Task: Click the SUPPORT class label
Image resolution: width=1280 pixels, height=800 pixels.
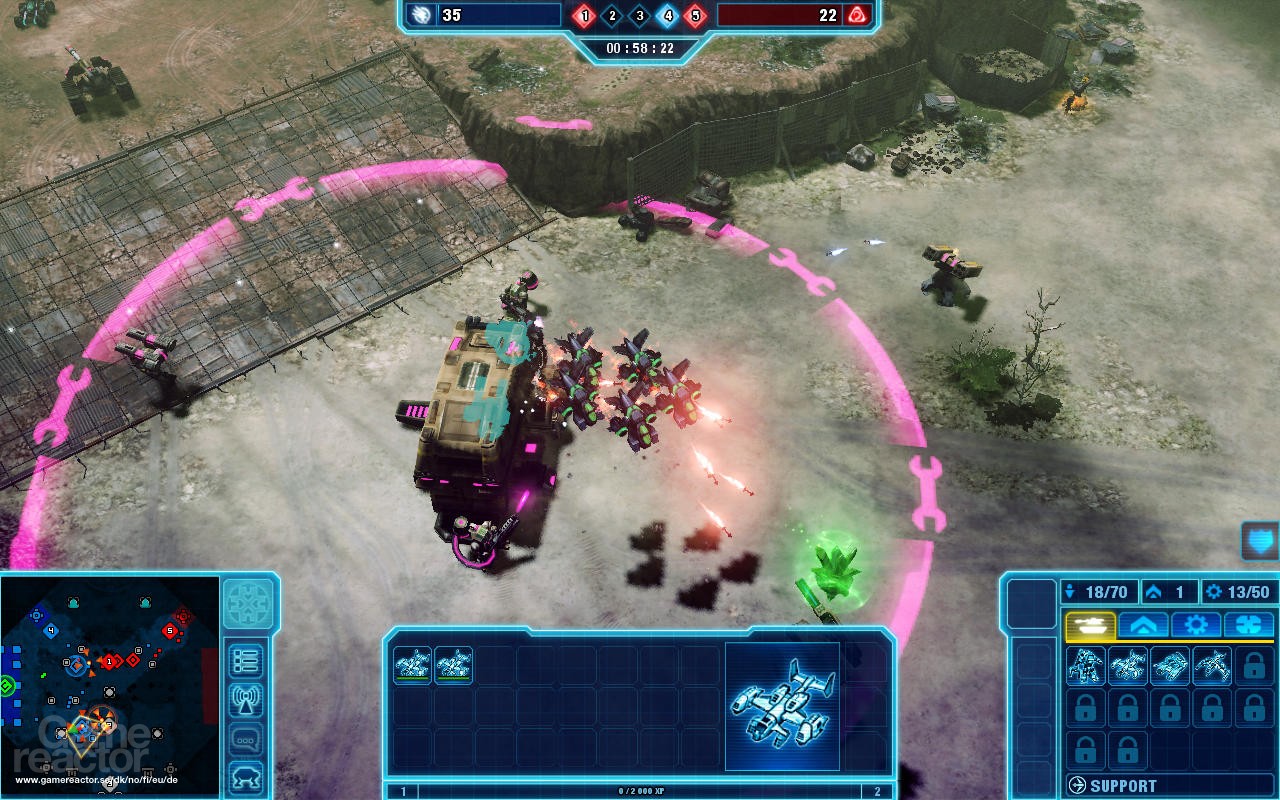Action: pos(1123,784)
